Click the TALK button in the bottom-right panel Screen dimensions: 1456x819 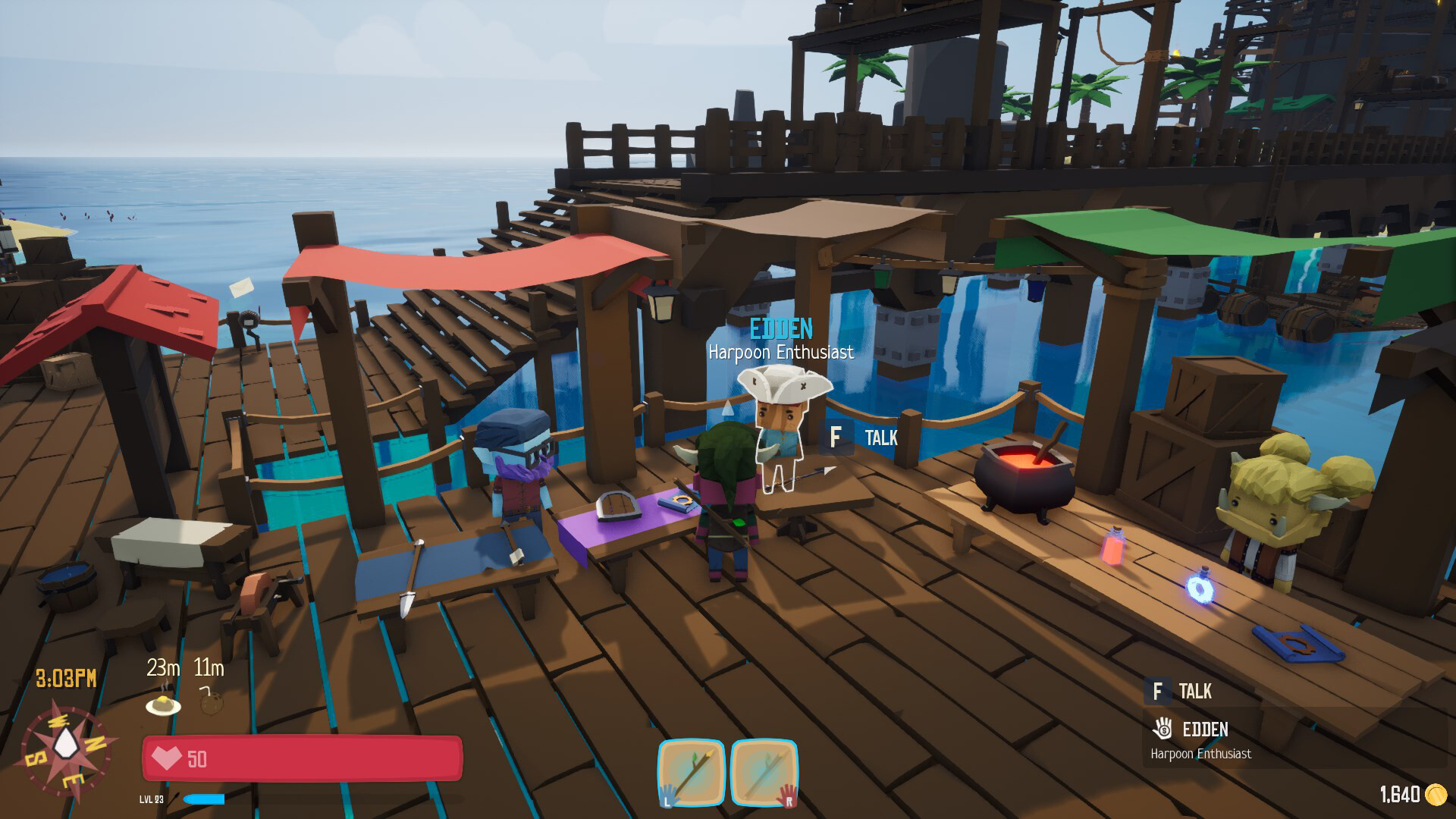(x=1196, y=692)
